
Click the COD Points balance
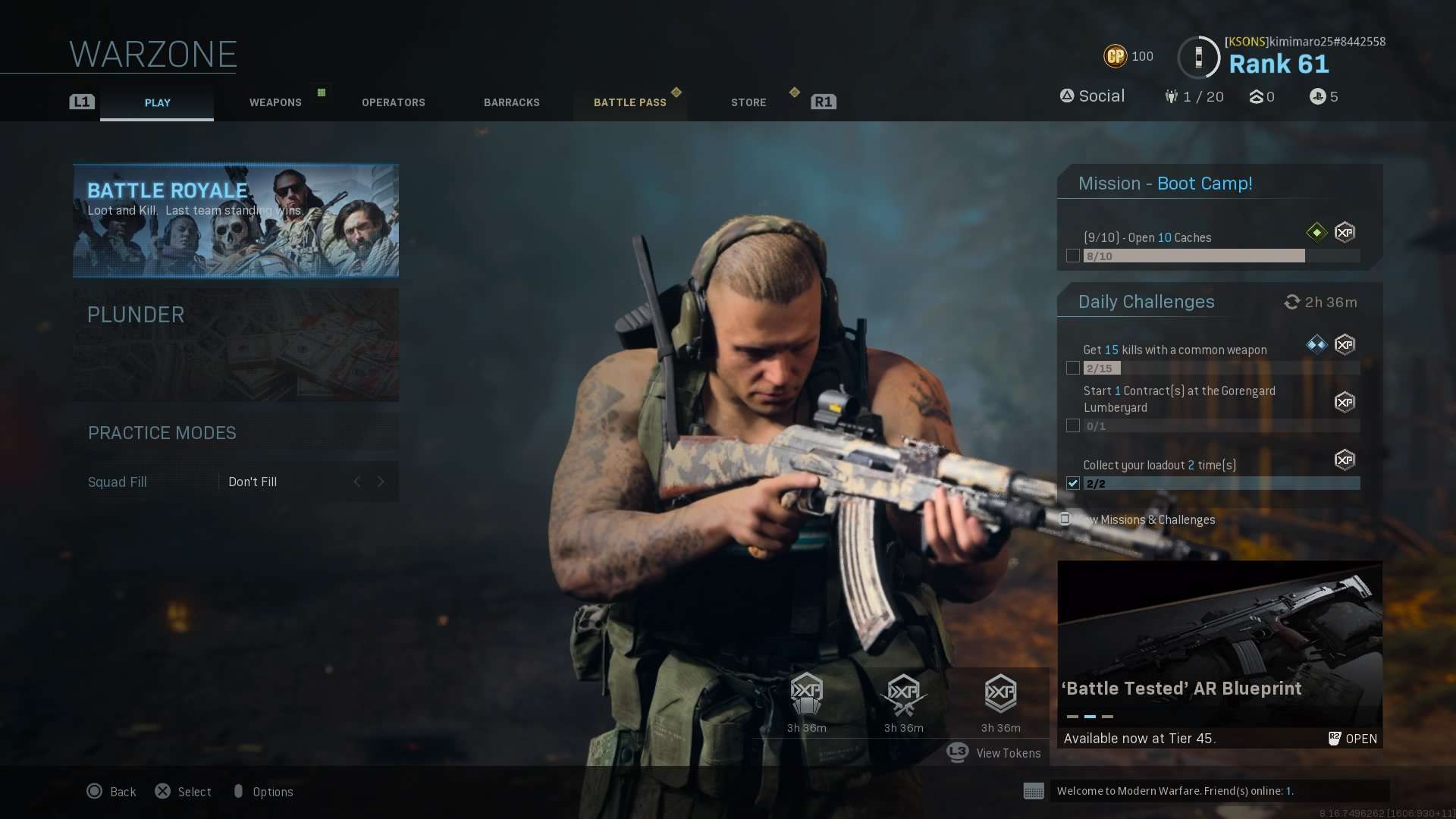[1128, 56]
